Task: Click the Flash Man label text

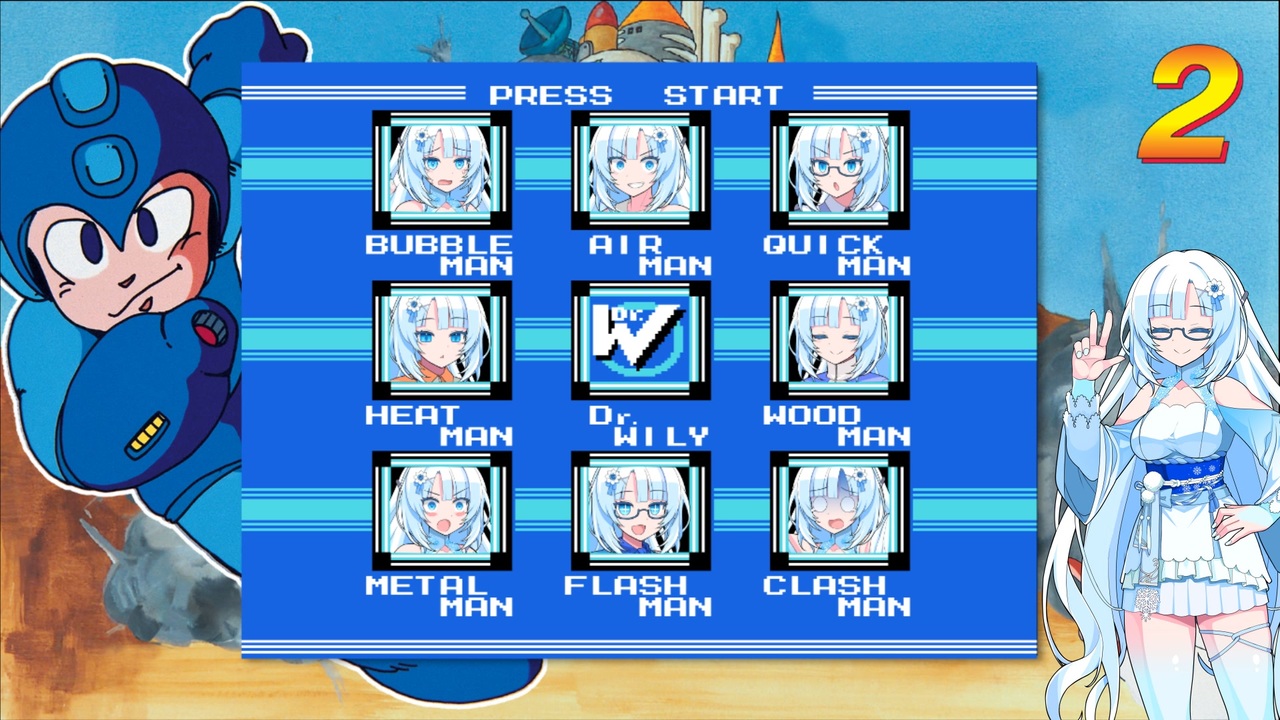Action: tap(640, 595)
